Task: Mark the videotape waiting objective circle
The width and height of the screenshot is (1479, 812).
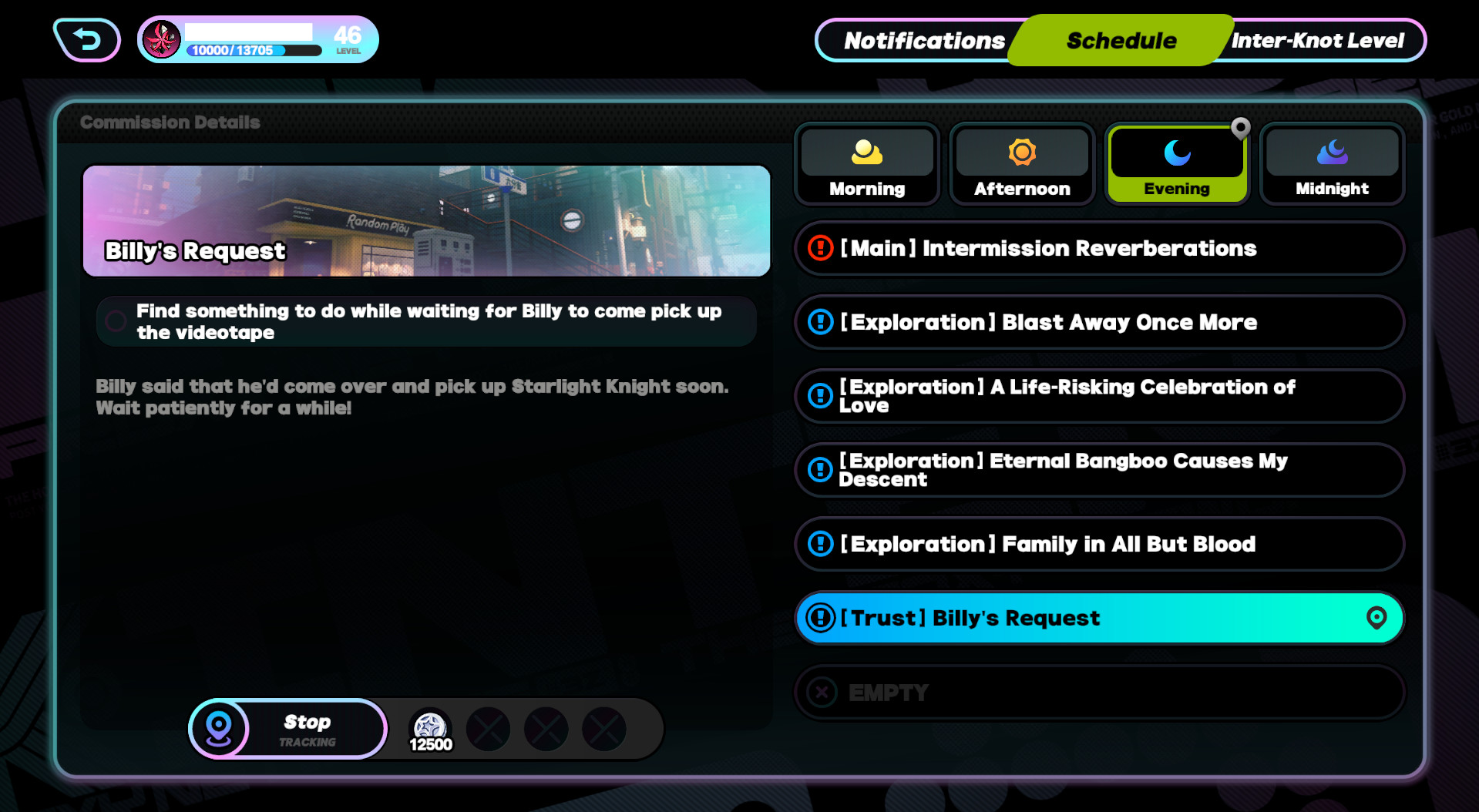Action: coord(115,321)
